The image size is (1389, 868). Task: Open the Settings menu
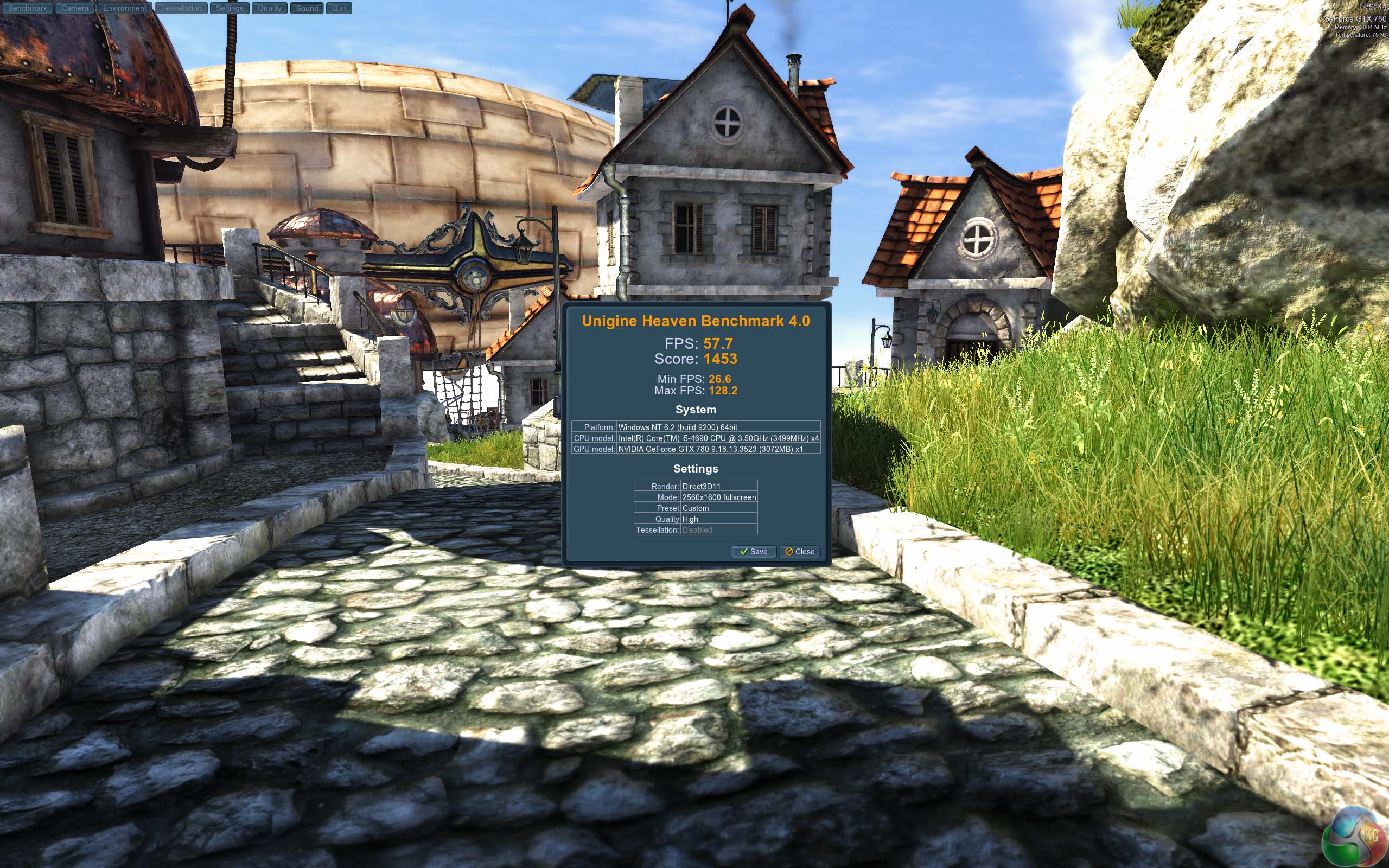tap(230, 8)
